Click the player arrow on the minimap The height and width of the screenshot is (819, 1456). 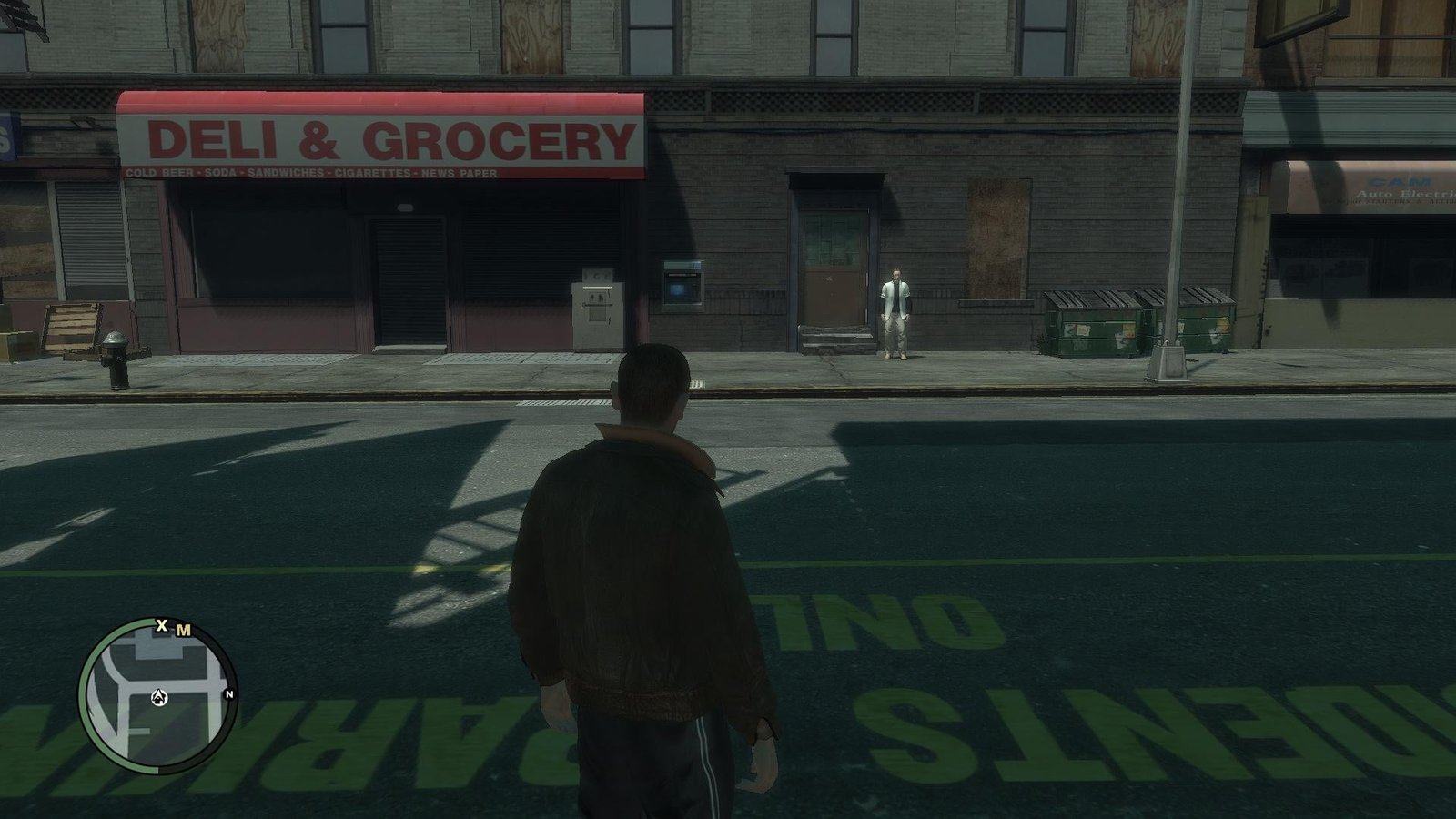[x=161, y=698]
